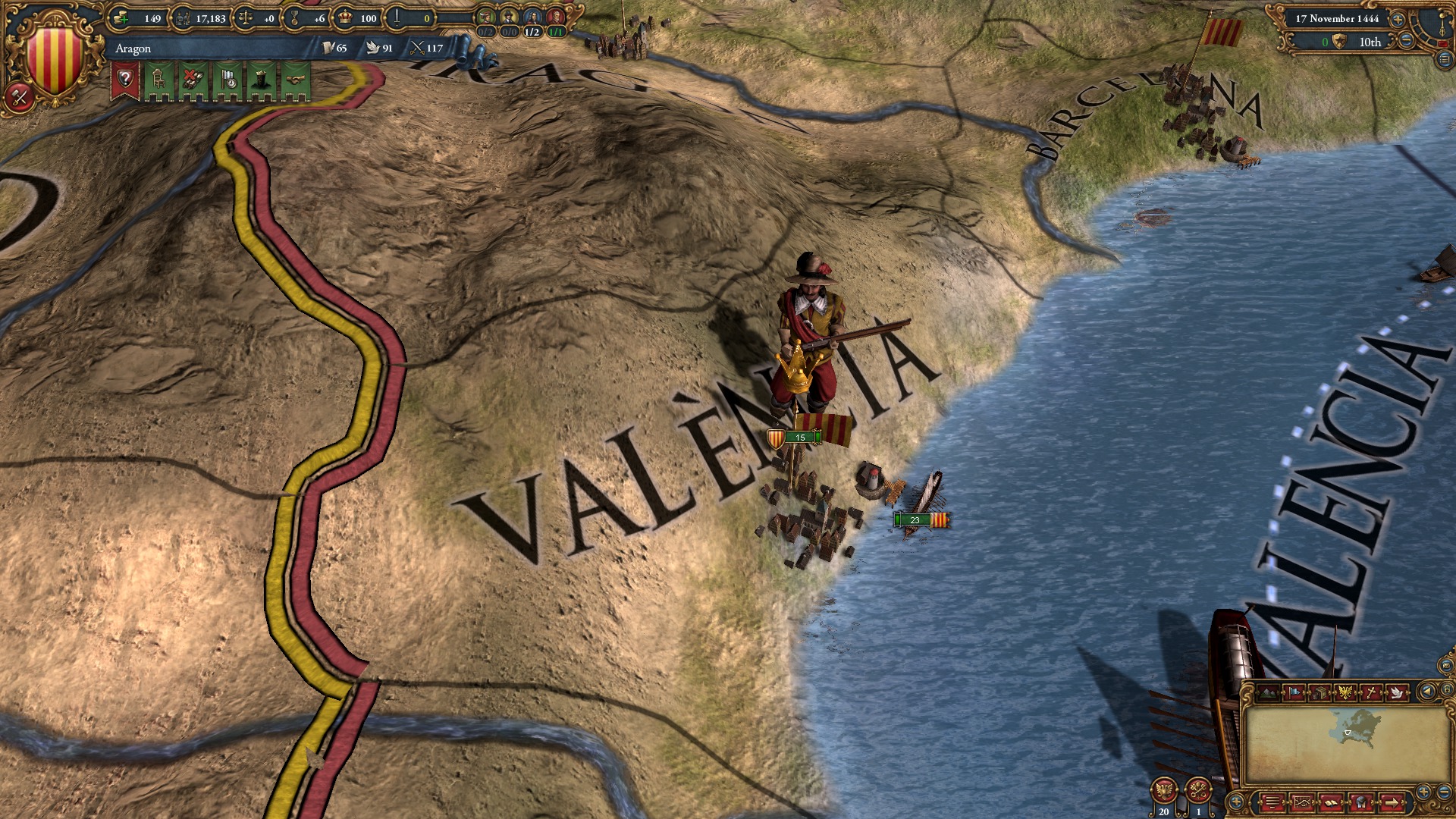Collapse the minimap with the blue arrow
Screen dimensions: 1456x819
coord(1426,692)
